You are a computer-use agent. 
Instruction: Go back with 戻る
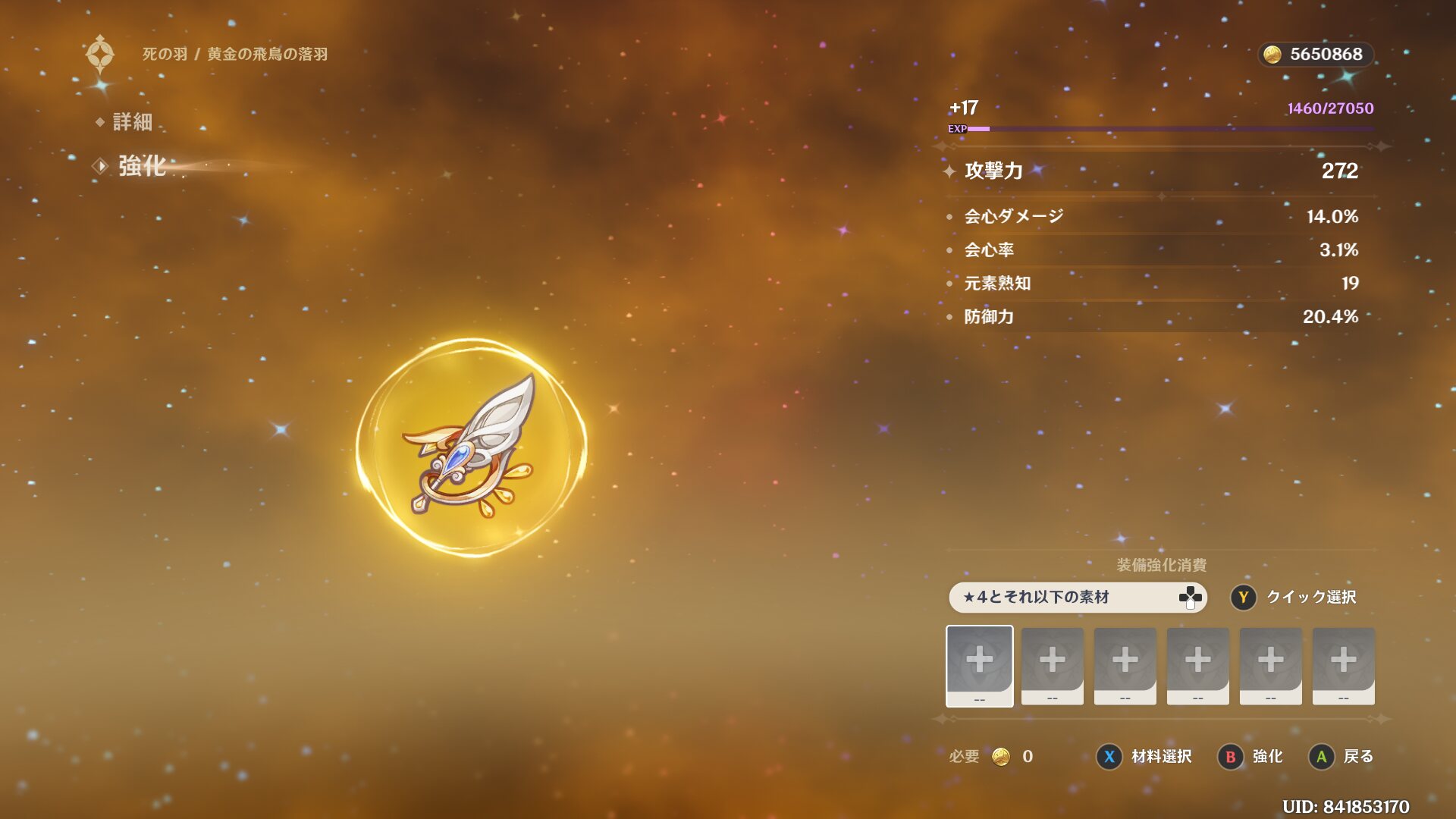(1342, 756)
